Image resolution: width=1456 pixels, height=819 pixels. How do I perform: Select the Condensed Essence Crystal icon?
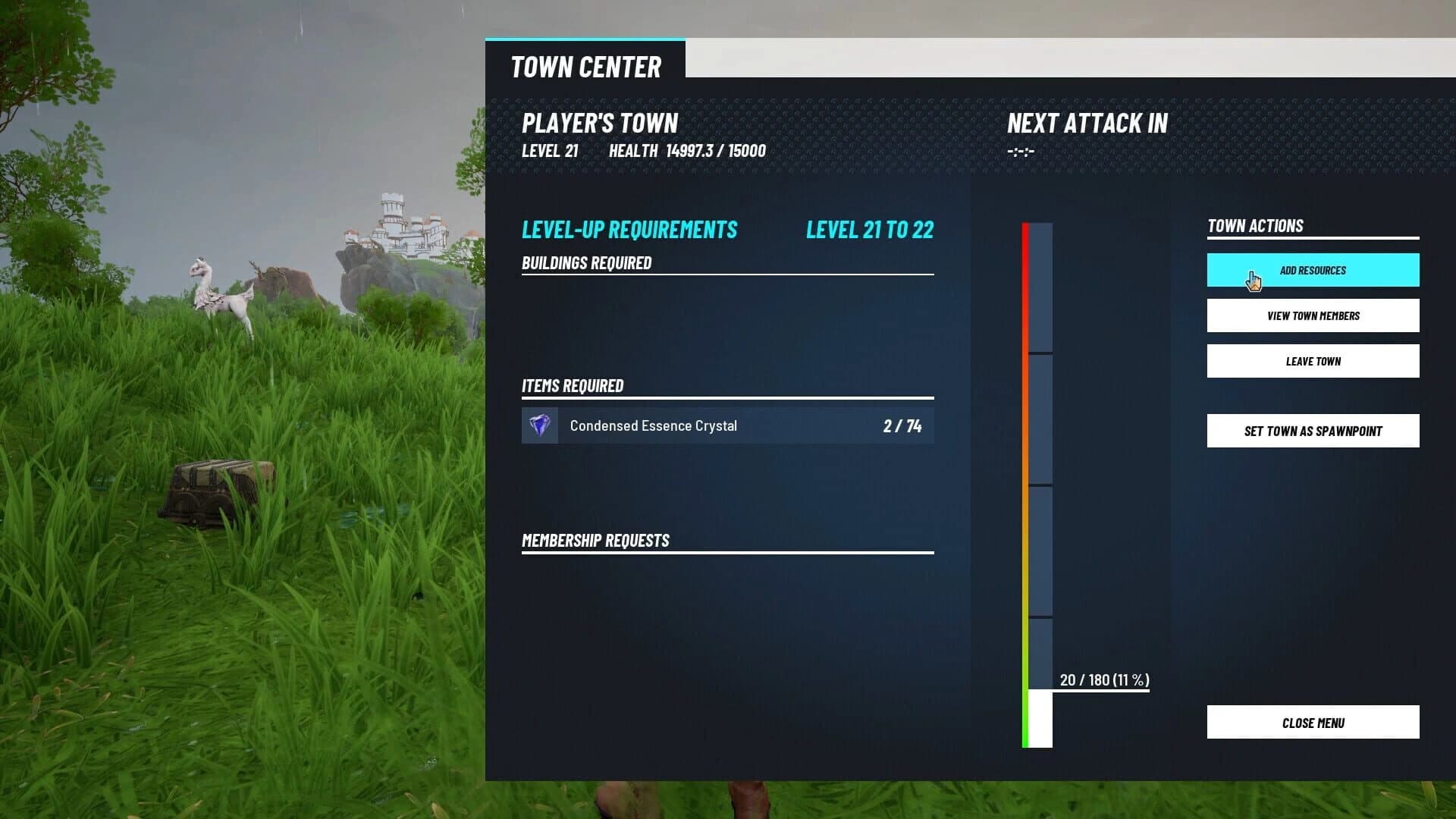539,425
